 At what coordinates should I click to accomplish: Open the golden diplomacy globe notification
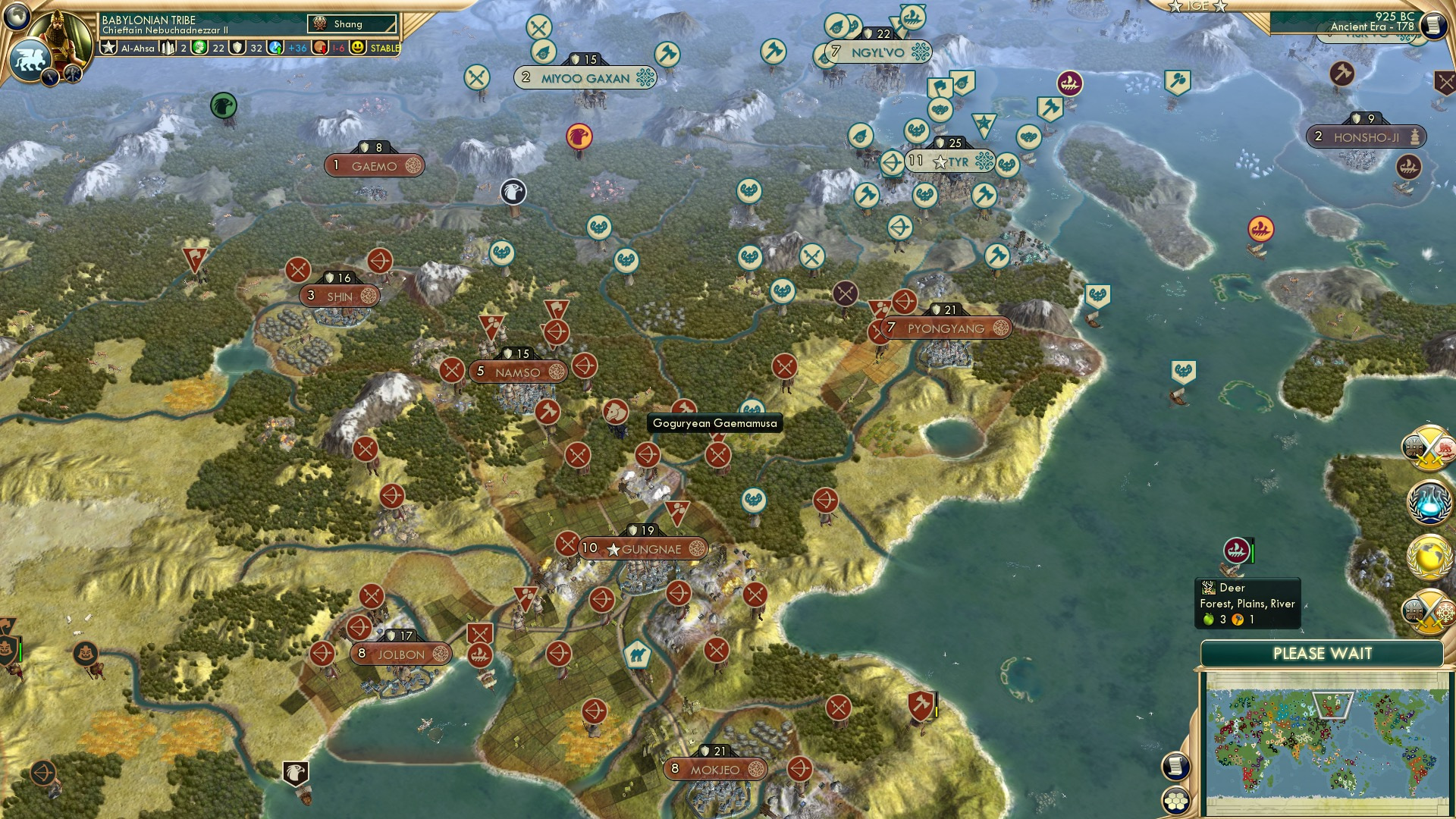[1429, 555]
